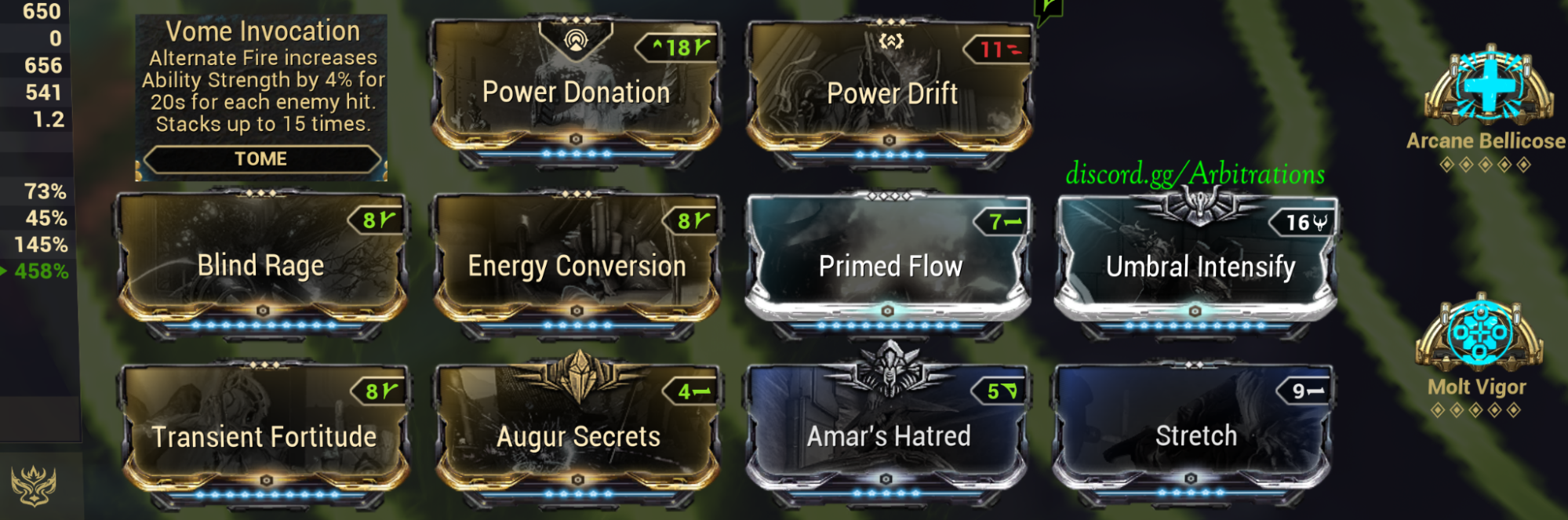Click the gold crest emblem icon
The width and height of the screenshot is (1568, 520).
33,485
